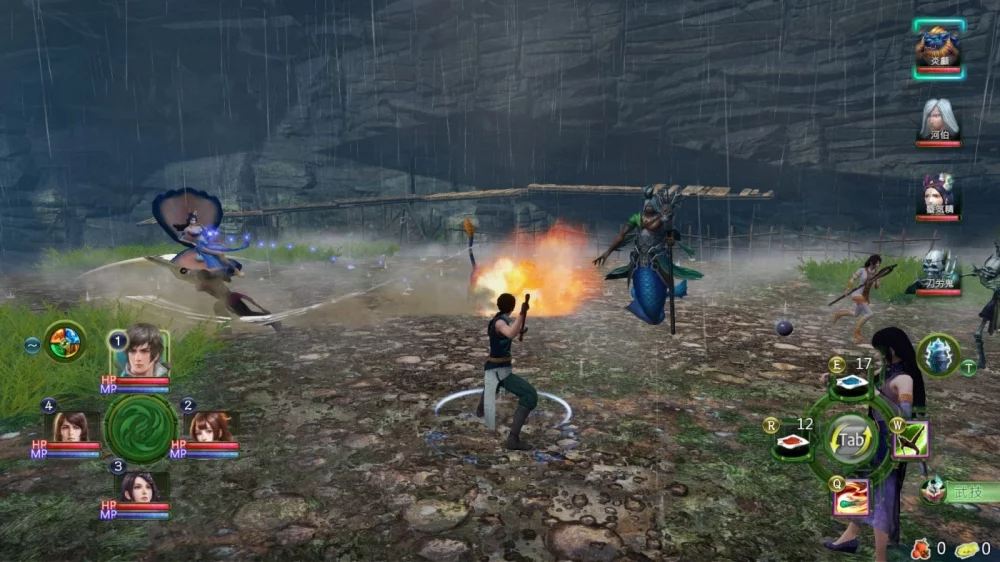
Task: Activate the fire swirl skill icon
Action: (x=851, y=497)
